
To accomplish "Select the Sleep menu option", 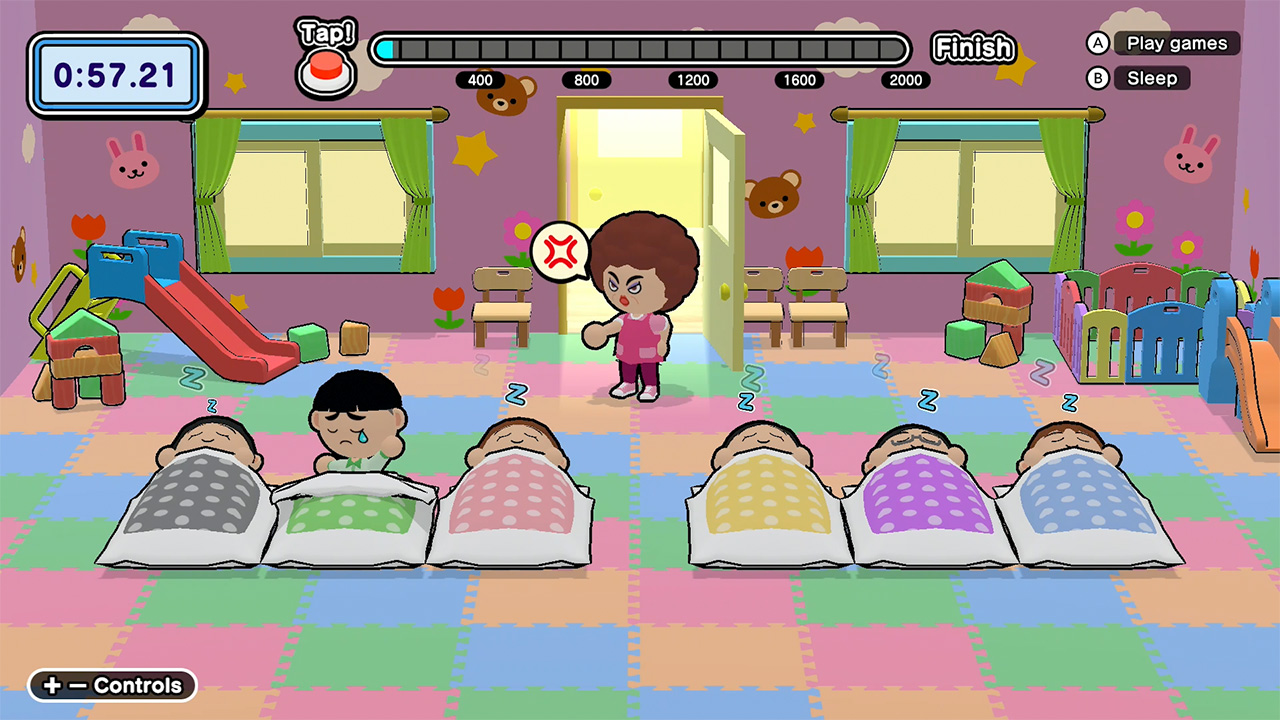I will [x=1152, y=78].
